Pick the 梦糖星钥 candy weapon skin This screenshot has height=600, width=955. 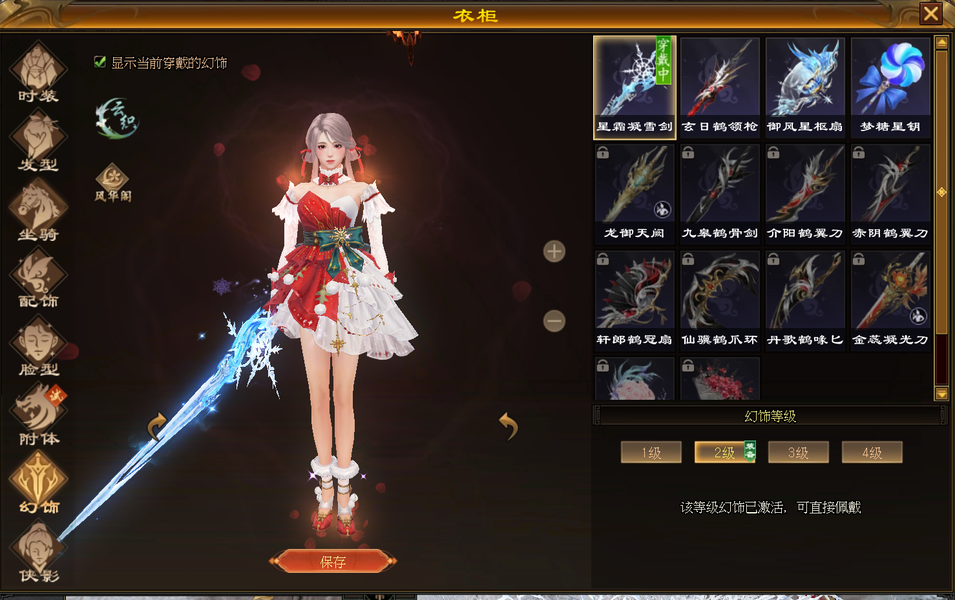(890, 85)
